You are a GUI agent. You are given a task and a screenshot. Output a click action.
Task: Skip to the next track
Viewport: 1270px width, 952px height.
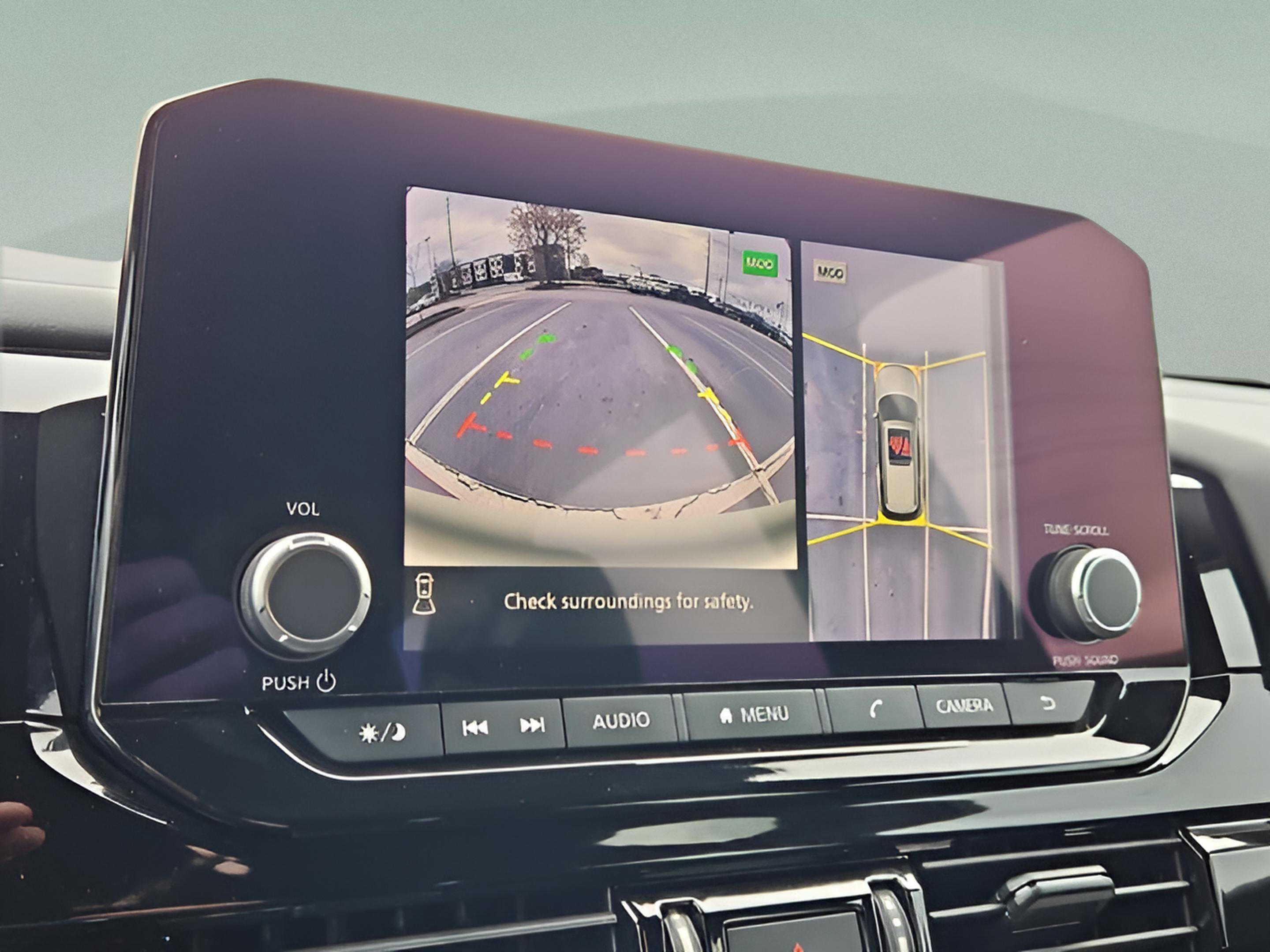pos(532,725)
